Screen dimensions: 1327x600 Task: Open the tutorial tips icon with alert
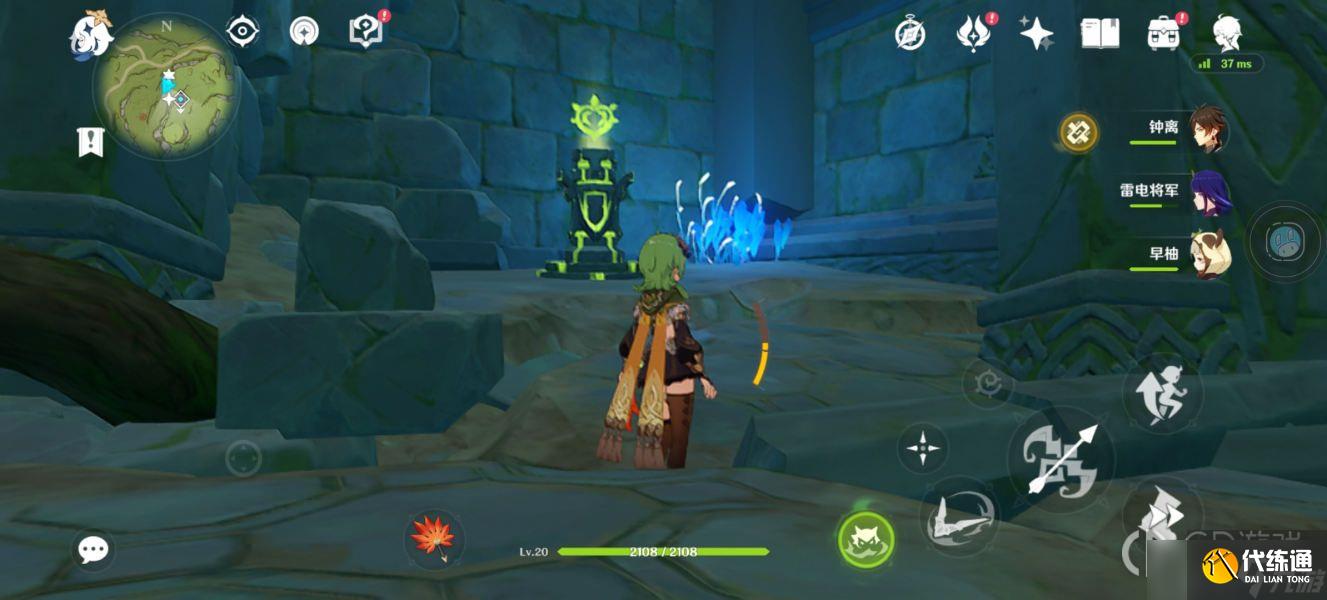click(x=366, y=31)
